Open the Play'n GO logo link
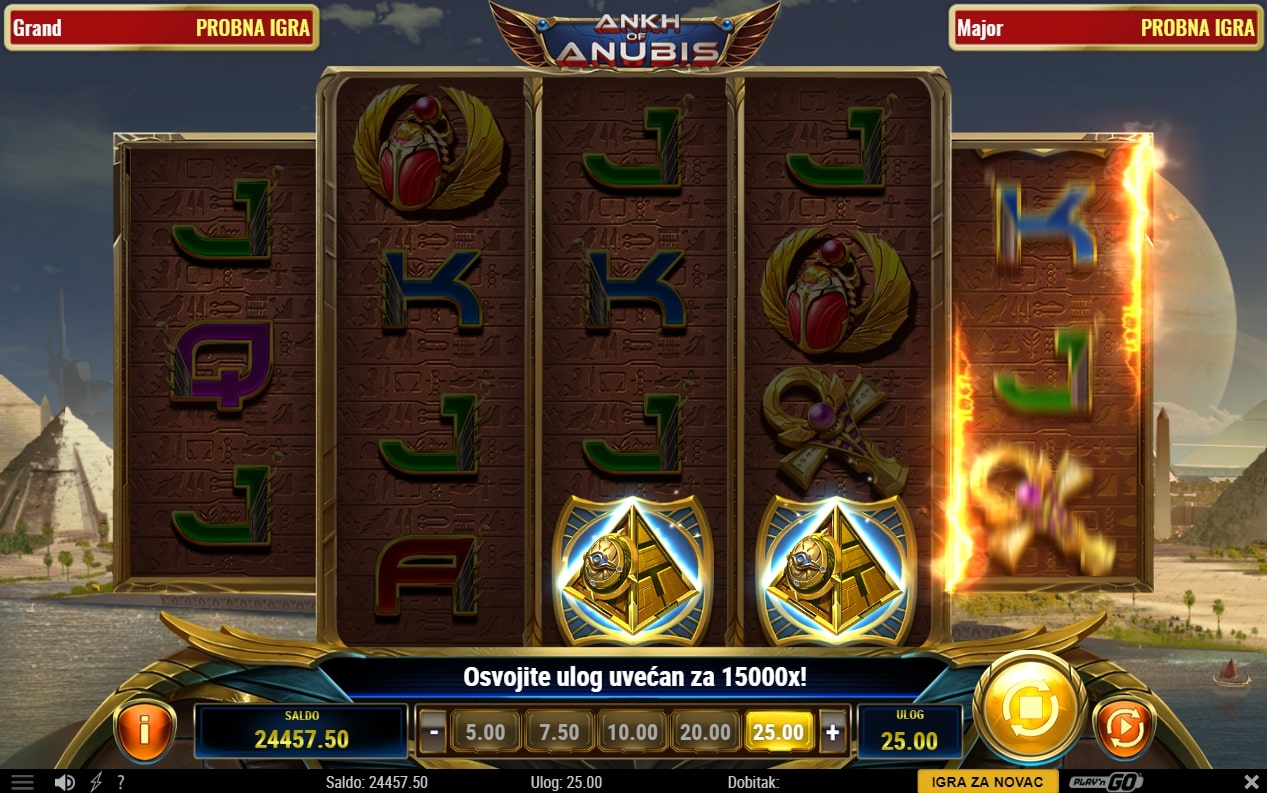Screen dimensions: 1267x793 (x=1105, y=782)
